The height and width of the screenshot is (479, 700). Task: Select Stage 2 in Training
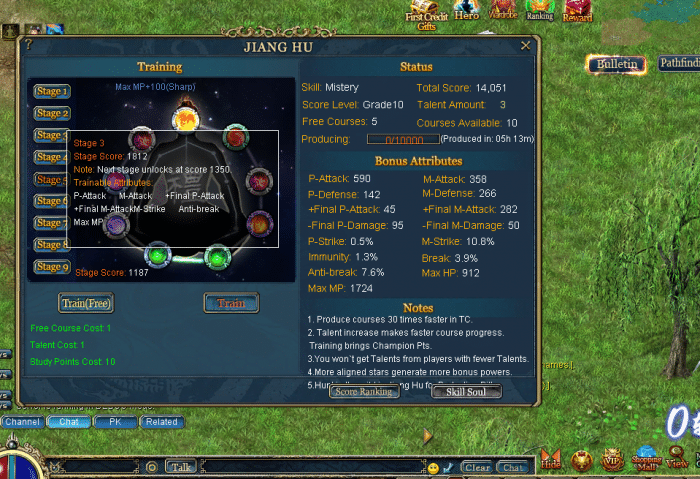click(x=52, y=113)
